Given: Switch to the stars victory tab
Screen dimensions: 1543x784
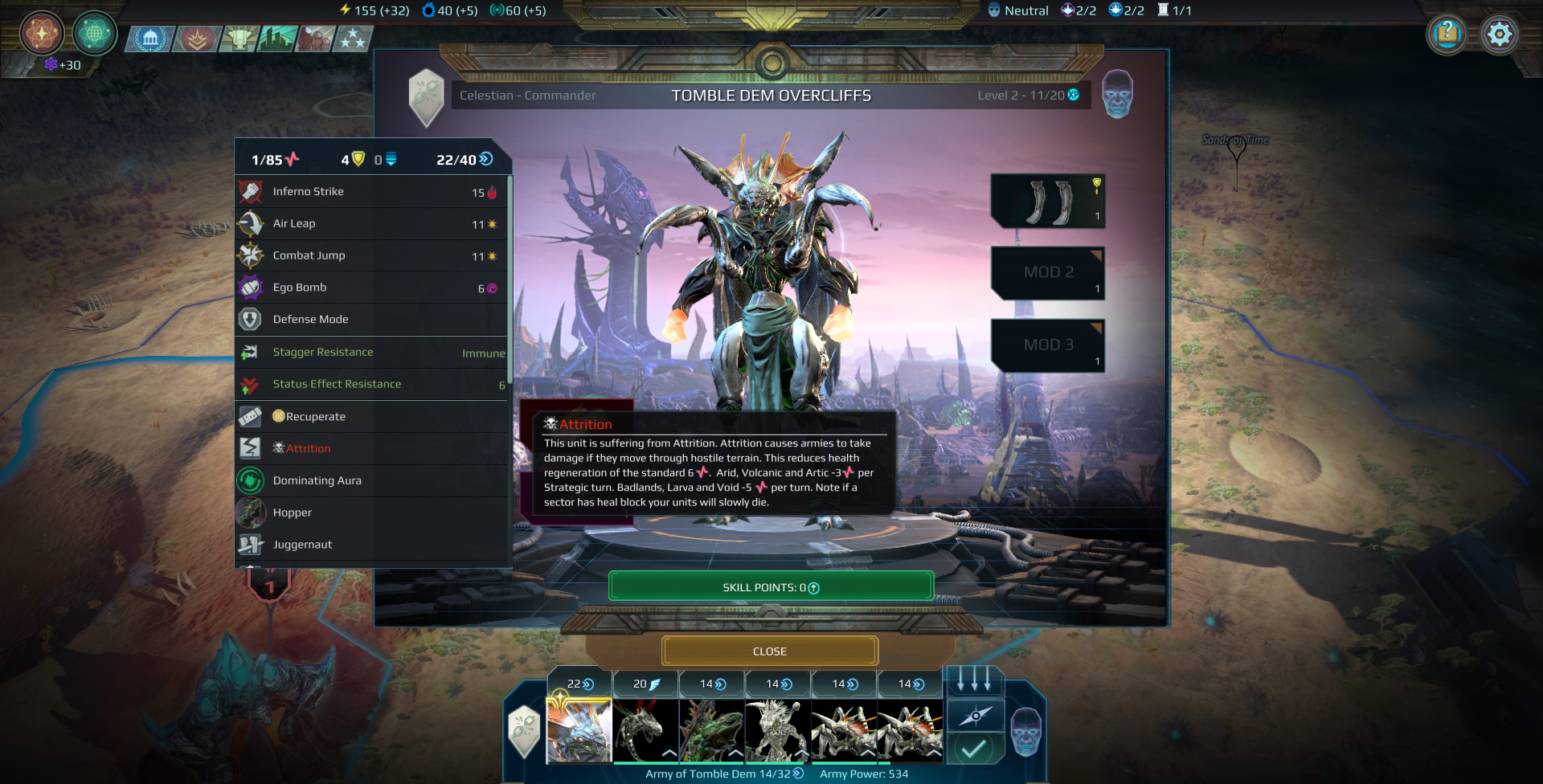Looking at the screenshot, I should (354, 38).
